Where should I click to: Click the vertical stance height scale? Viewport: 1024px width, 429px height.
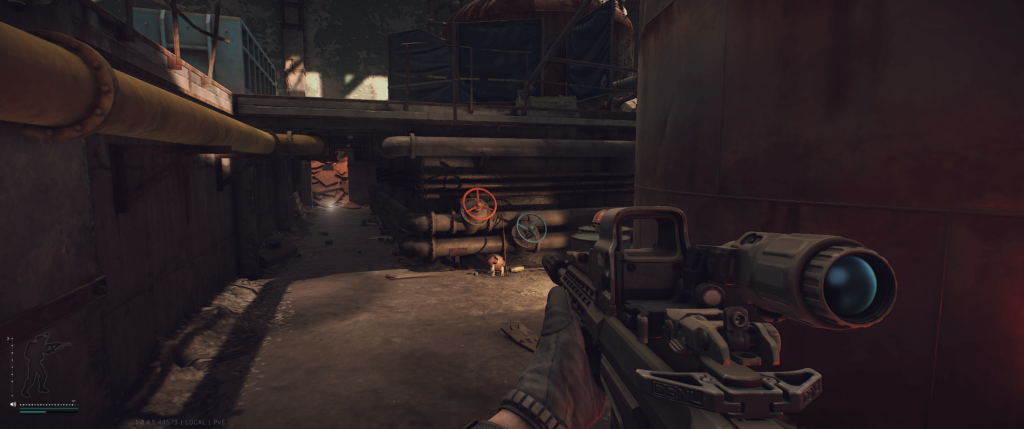pyautogui.click(x=10, y=364)
